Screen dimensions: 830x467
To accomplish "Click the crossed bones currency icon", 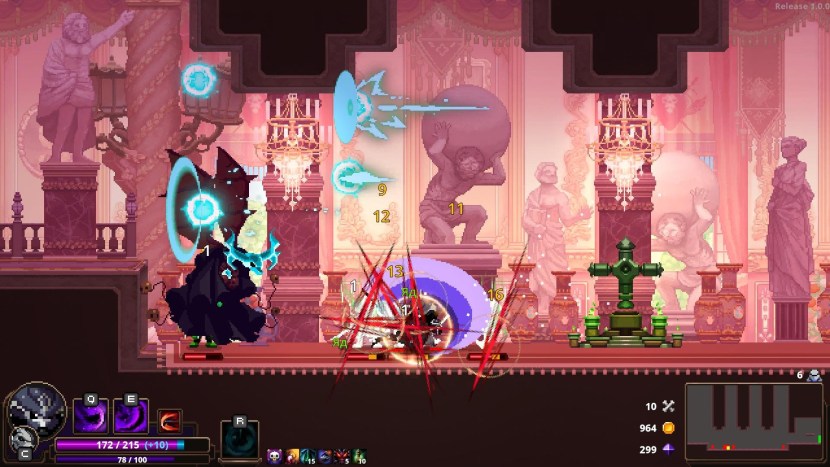I will pyautogui.click(x=669, y=406).
